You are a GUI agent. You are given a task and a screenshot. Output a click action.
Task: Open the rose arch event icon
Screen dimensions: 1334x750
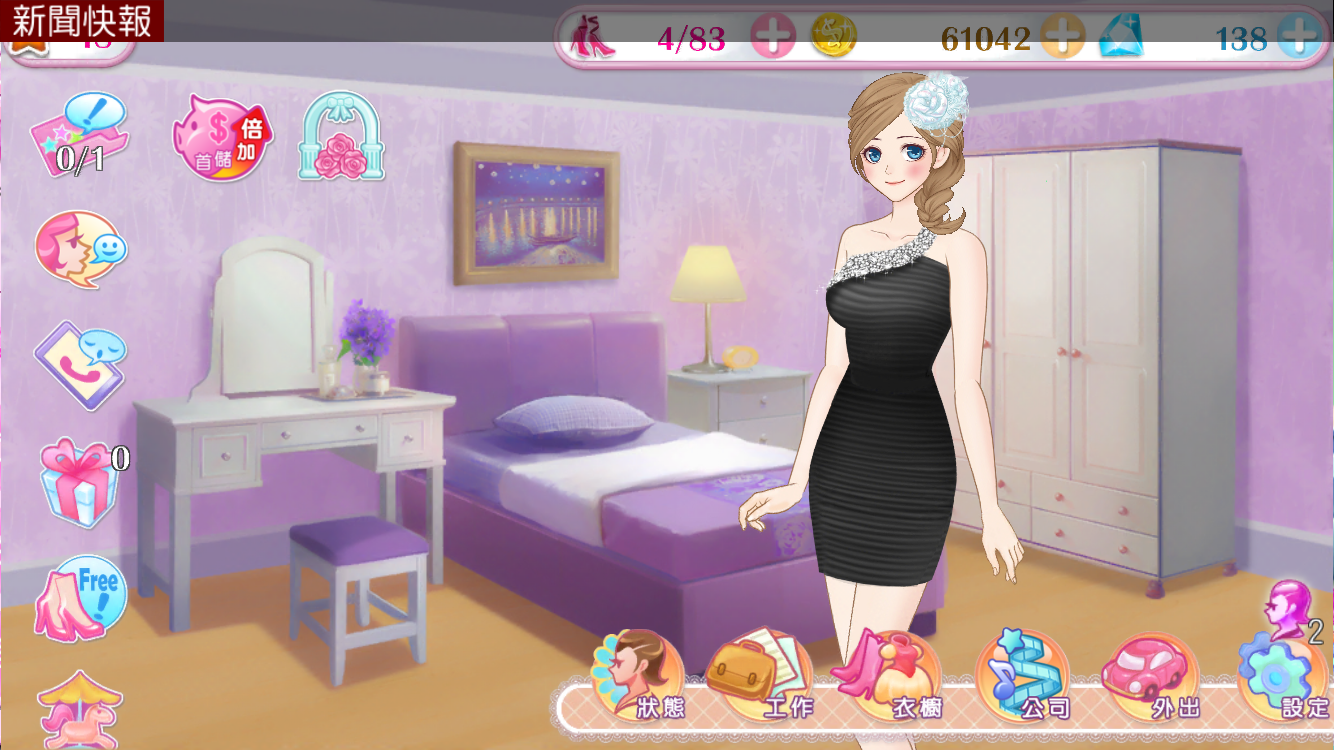[x=342, y=137]
